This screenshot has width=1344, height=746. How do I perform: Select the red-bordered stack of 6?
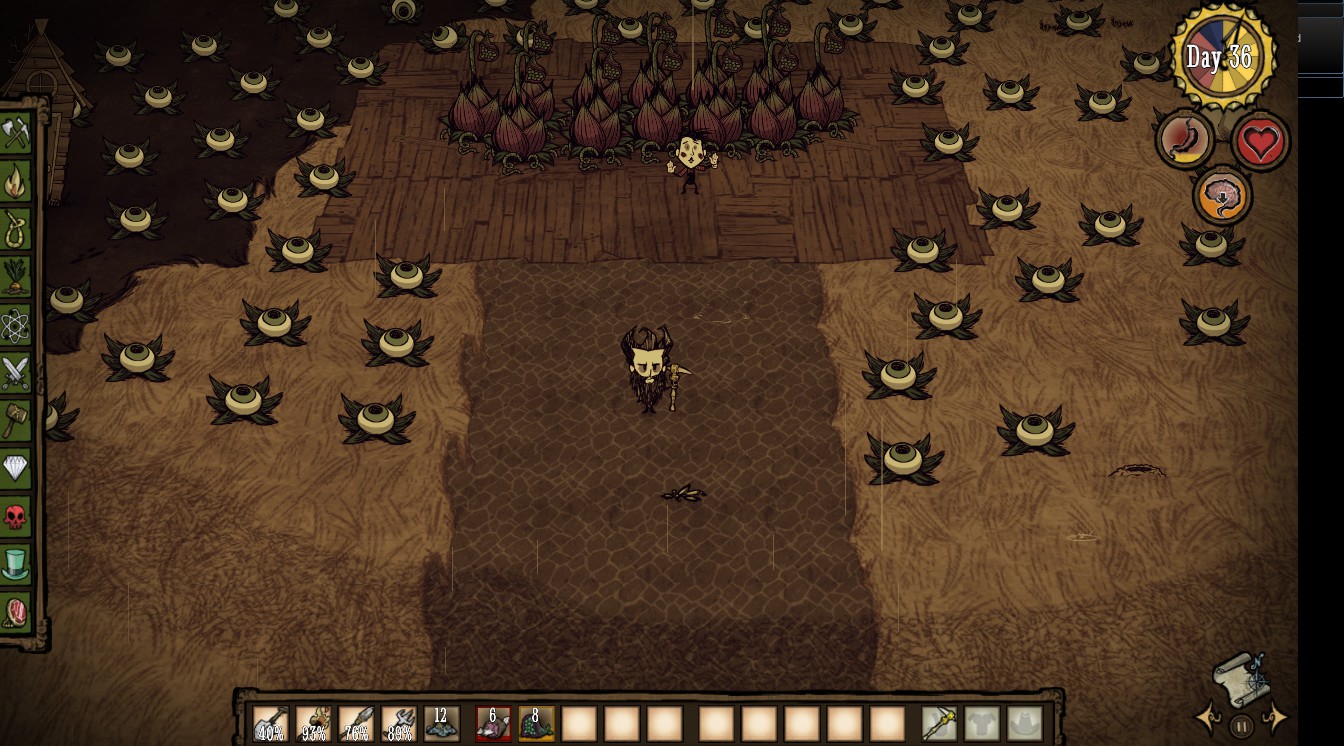coord(493,723)
